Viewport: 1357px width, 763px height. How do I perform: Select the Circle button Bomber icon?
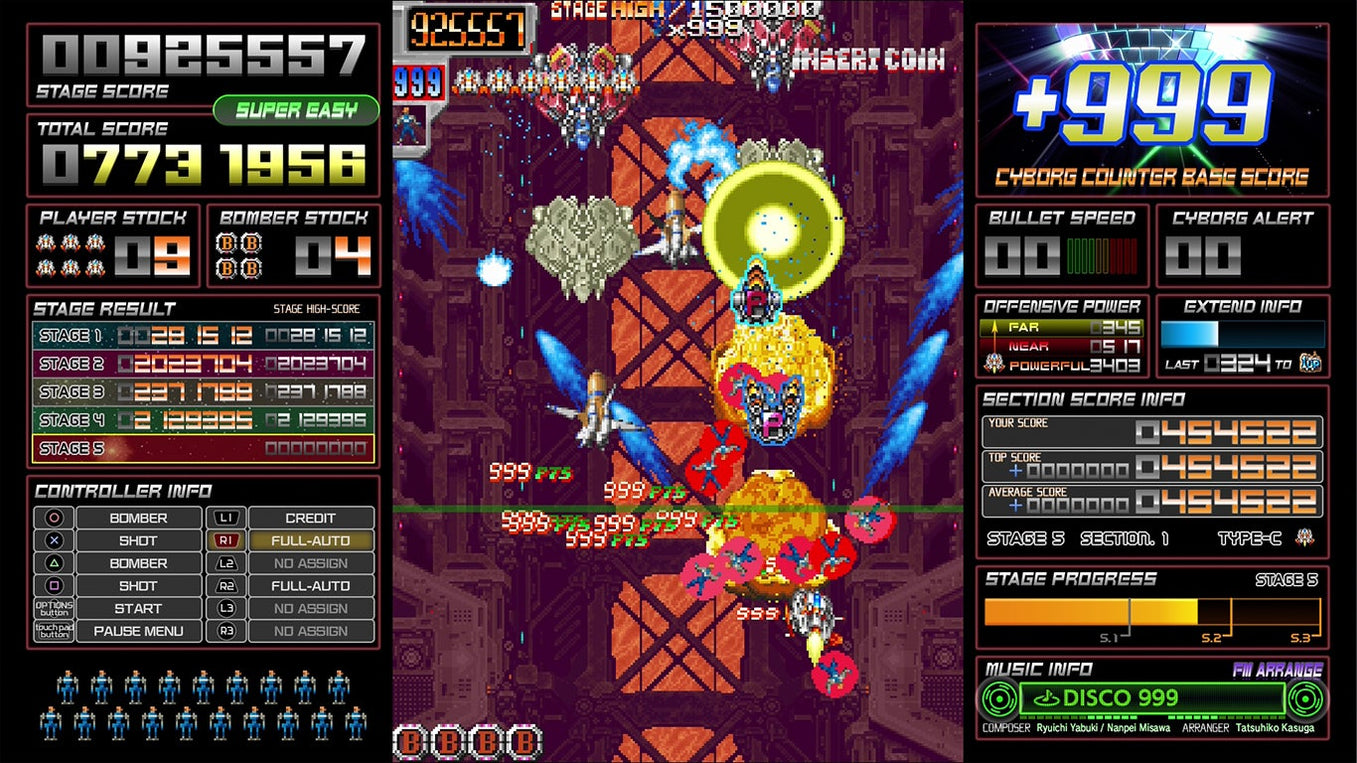[x=53, y=518]
